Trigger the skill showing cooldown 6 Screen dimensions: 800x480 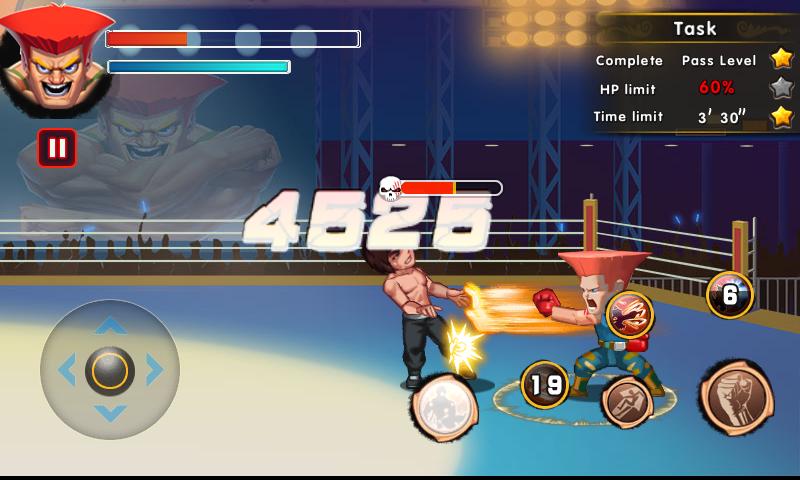click(729, 294)
